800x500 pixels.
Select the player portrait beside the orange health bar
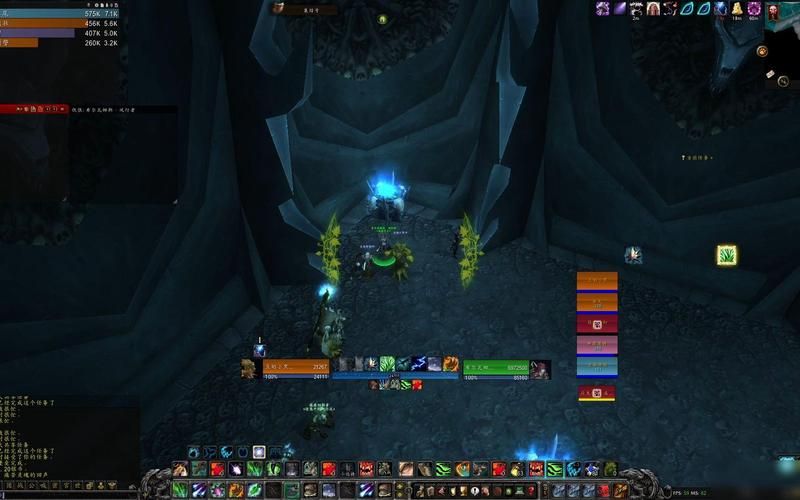[247, 369]
